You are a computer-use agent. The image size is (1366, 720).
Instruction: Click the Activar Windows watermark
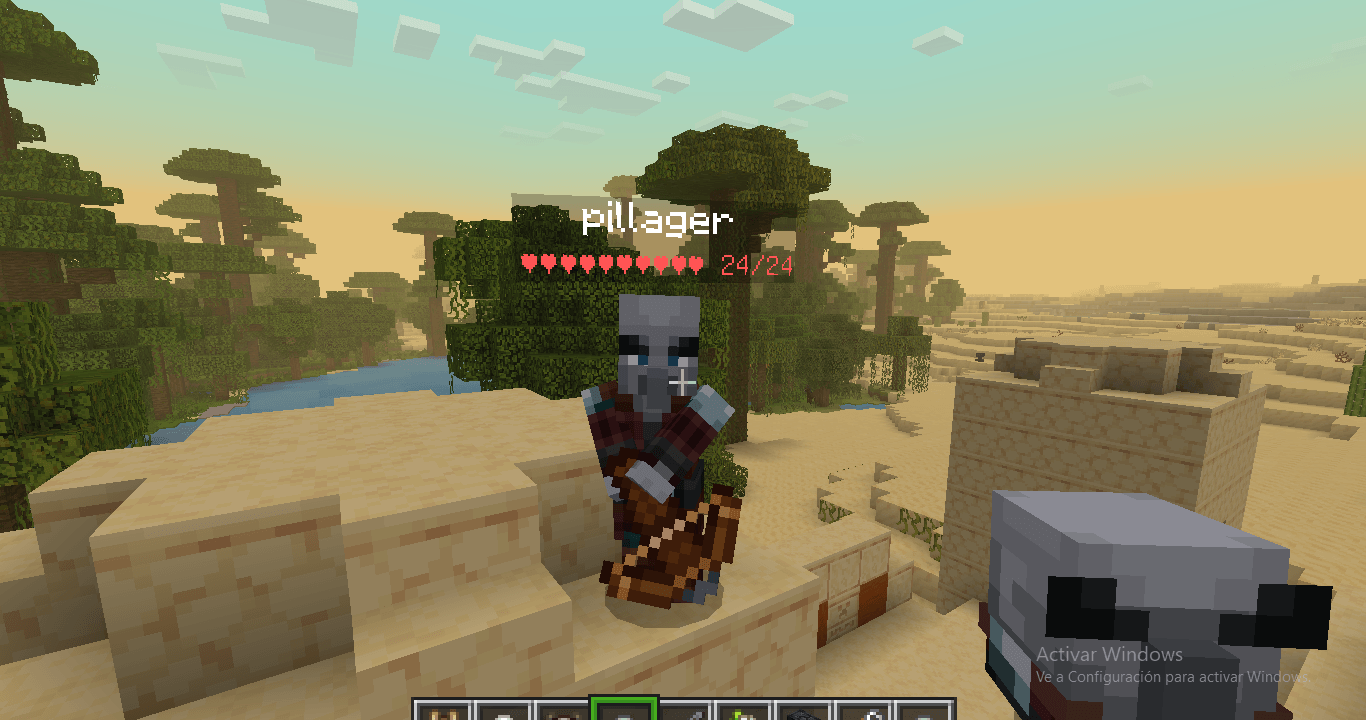(1108, 655)
